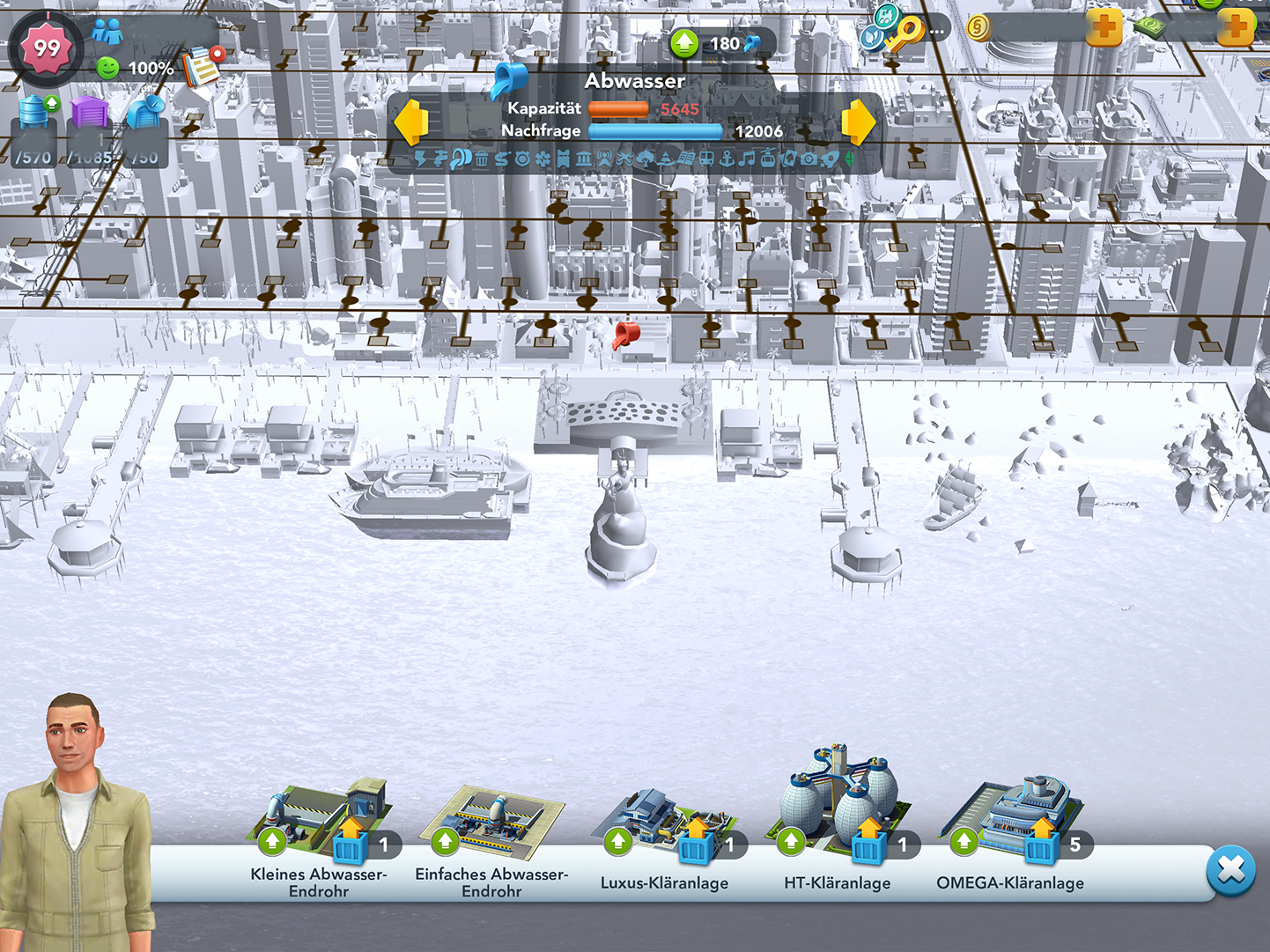This screenshot has height=952, width=1270.
Task: Show population via the blue people icon
Action: [x=107, y=33]
